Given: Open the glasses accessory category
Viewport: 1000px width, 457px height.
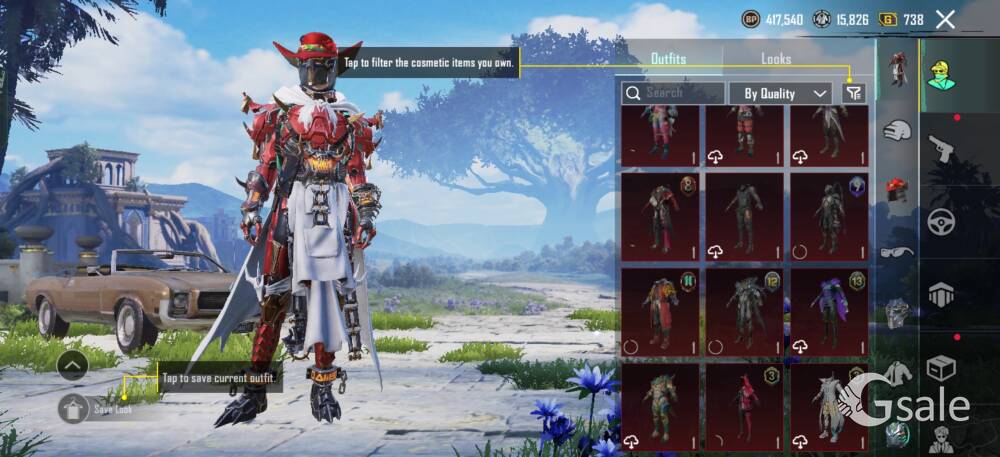Looking at the screenshot, I should point(897,250).
